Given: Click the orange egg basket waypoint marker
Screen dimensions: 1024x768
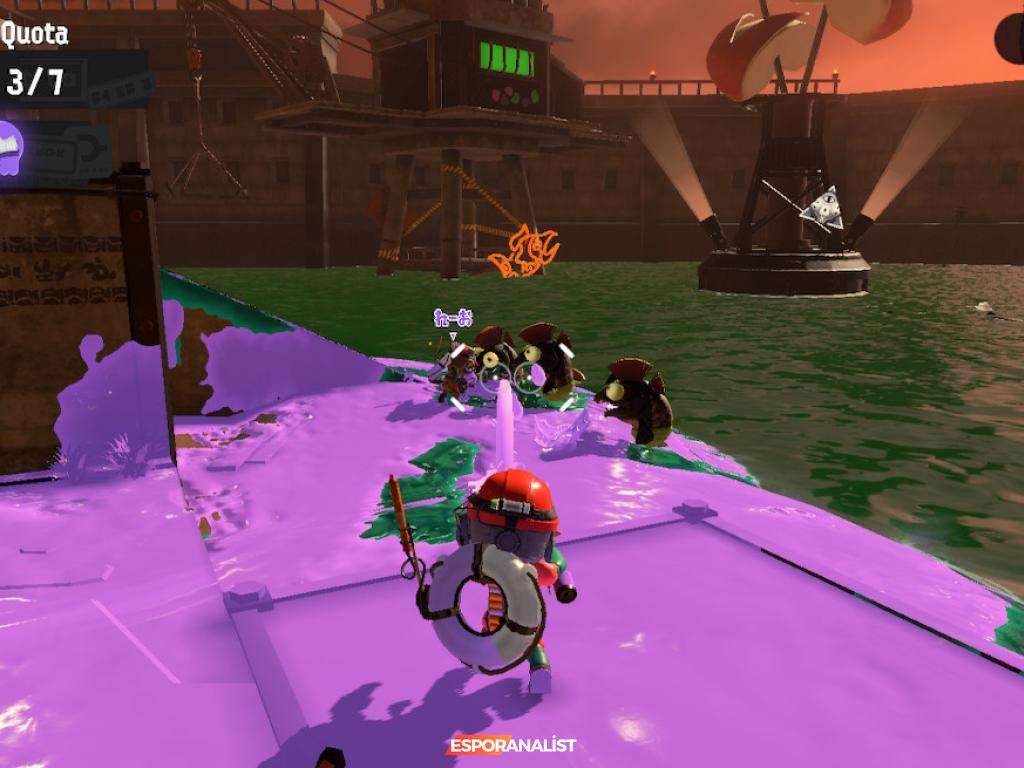Looking at the screenshot, I should (x=523, y=253).
